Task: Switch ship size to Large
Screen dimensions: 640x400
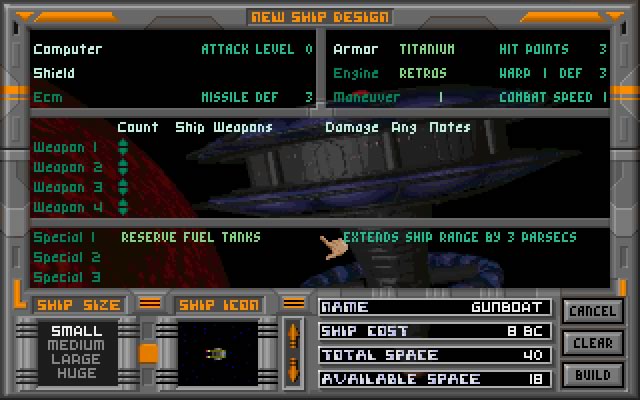Action: coord(76,360)
